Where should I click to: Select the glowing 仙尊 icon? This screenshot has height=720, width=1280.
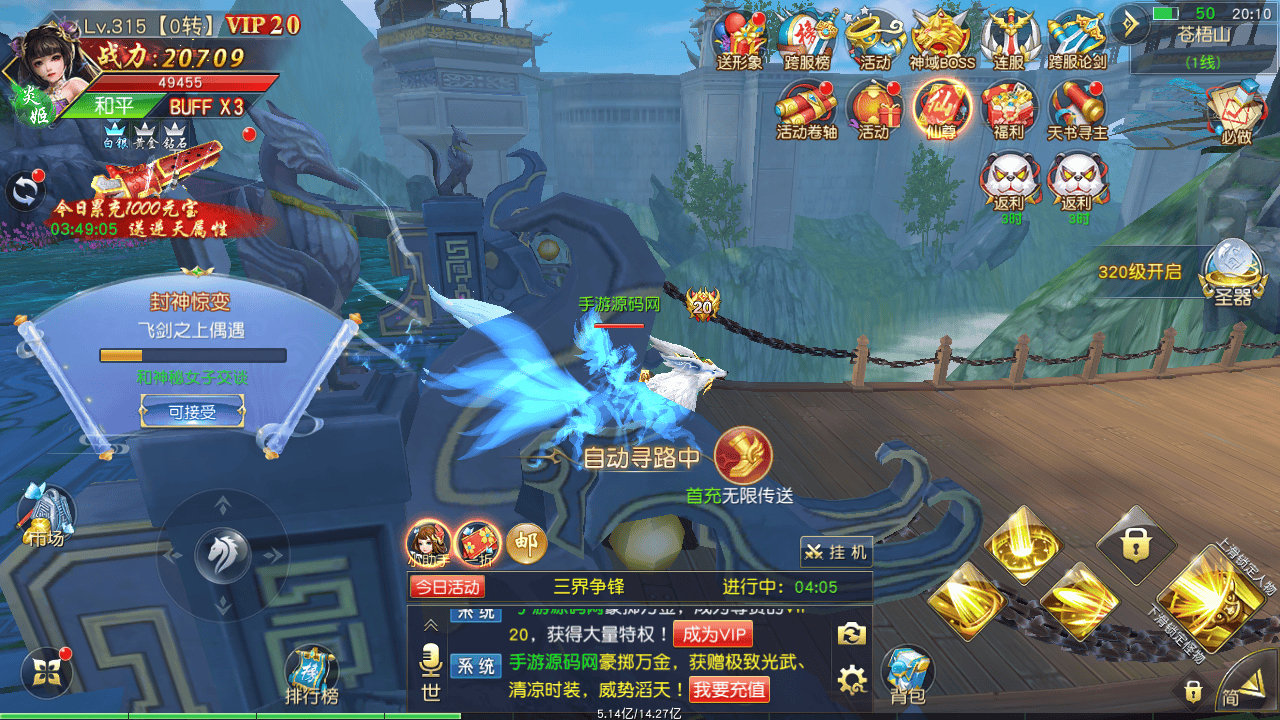[941, 108]
